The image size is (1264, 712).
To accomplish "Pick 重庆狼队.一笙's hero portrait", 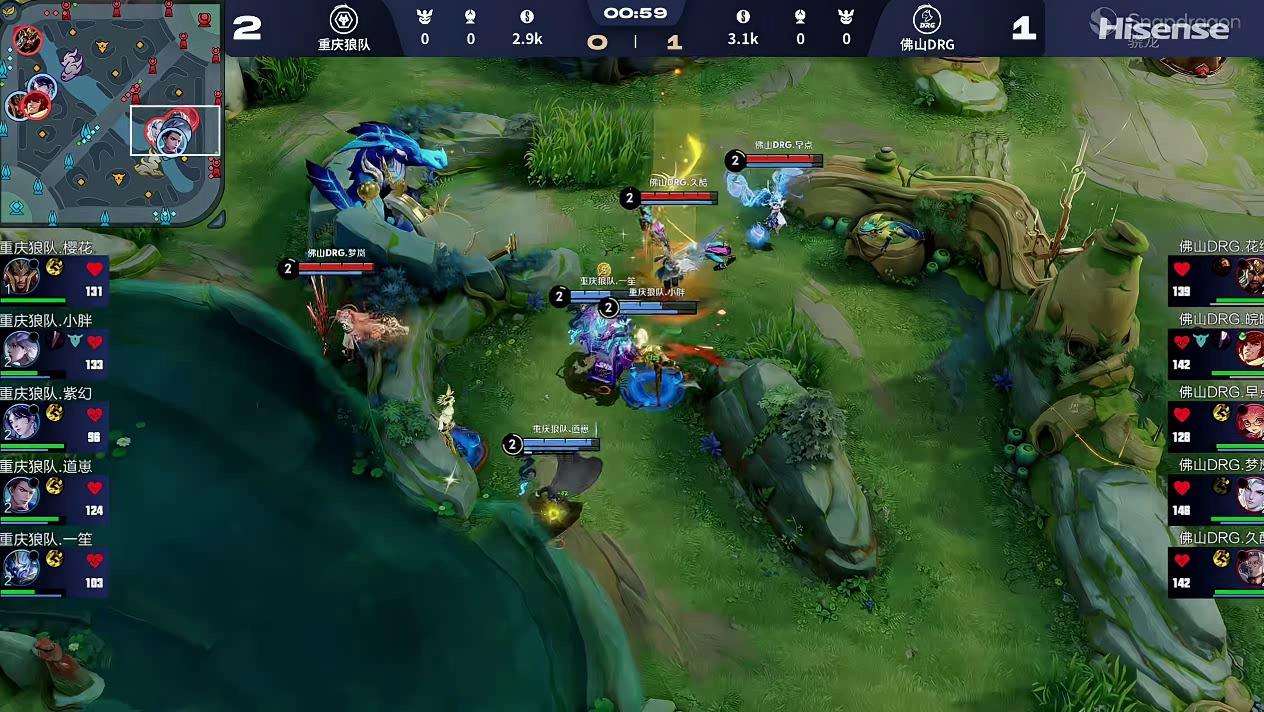I will 21,567.
